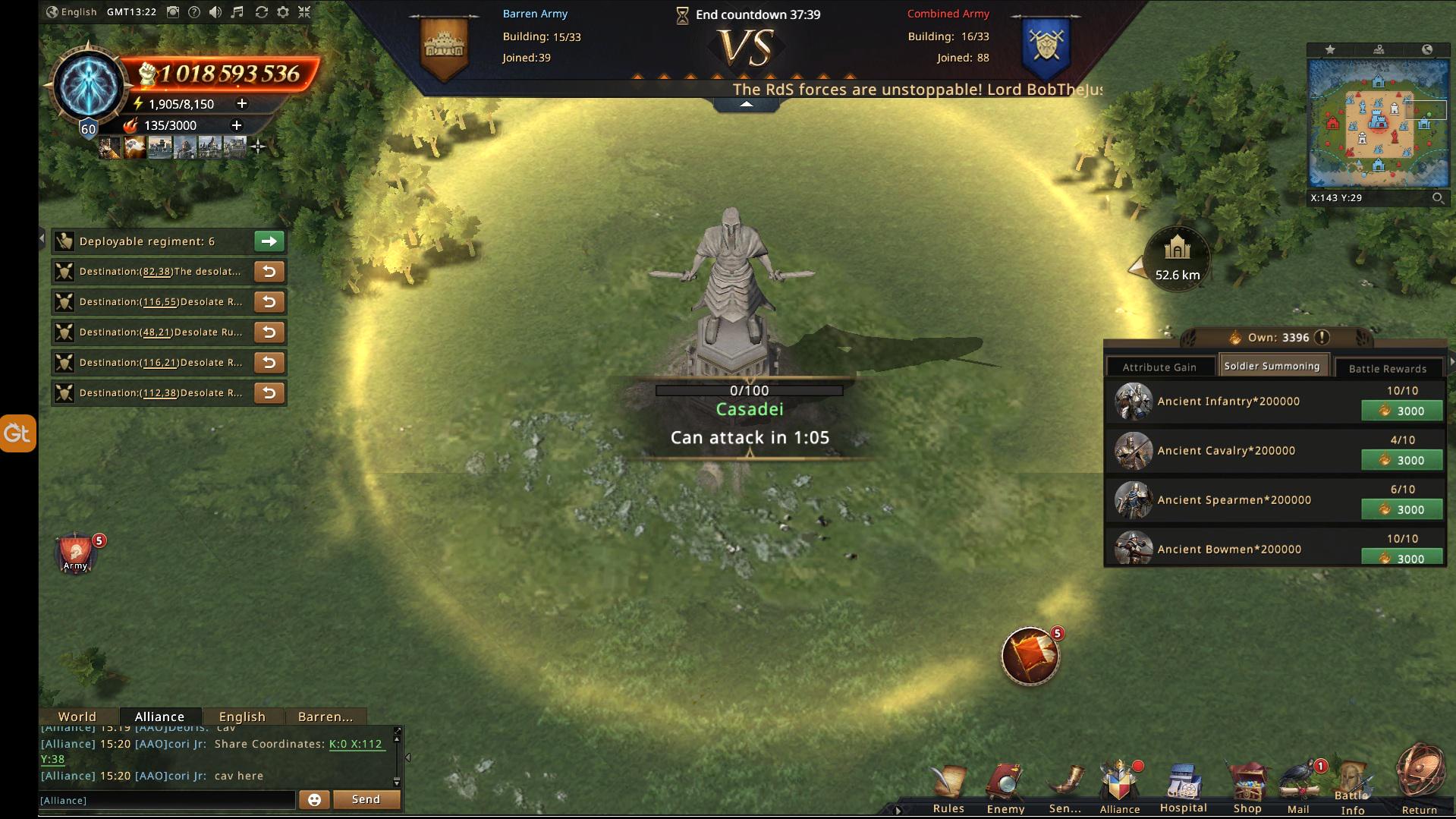Open the Shop
Screen dimensions: 1456x819
[x=1247, y=788]
